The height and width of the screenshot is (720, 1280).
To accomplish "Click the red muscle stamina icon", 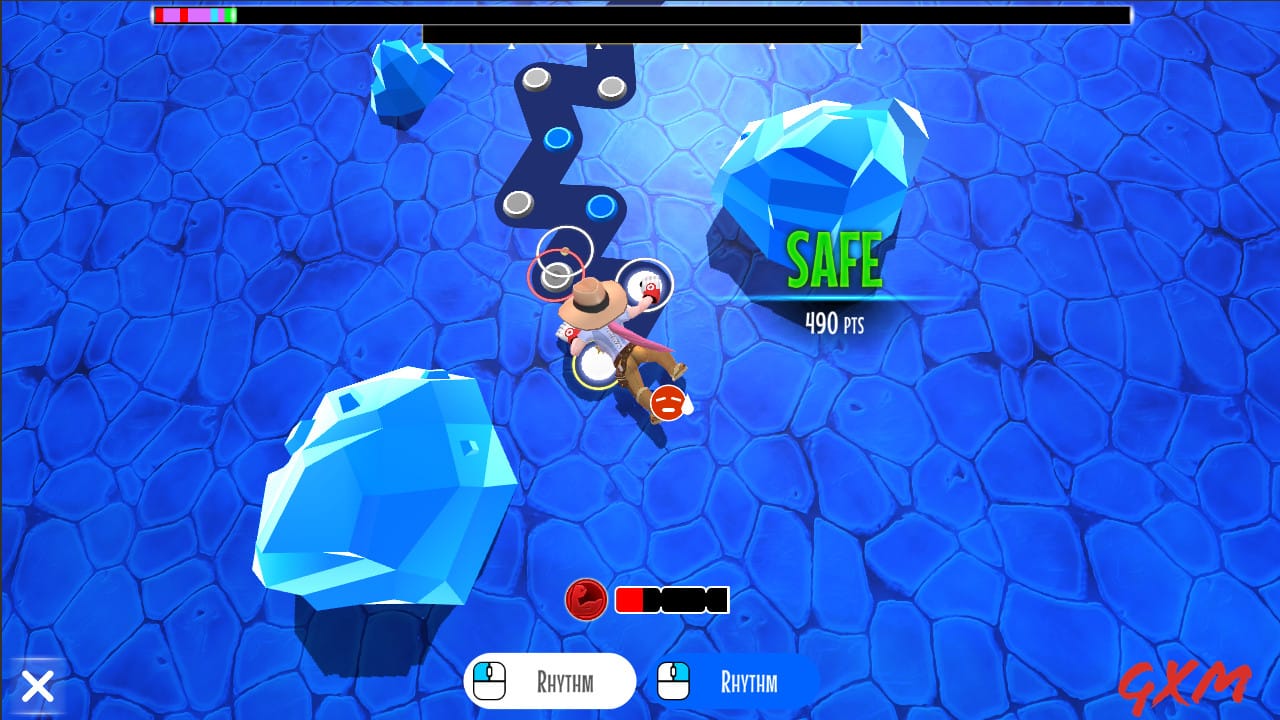I will pyautogui.click(x=585, y=600).
